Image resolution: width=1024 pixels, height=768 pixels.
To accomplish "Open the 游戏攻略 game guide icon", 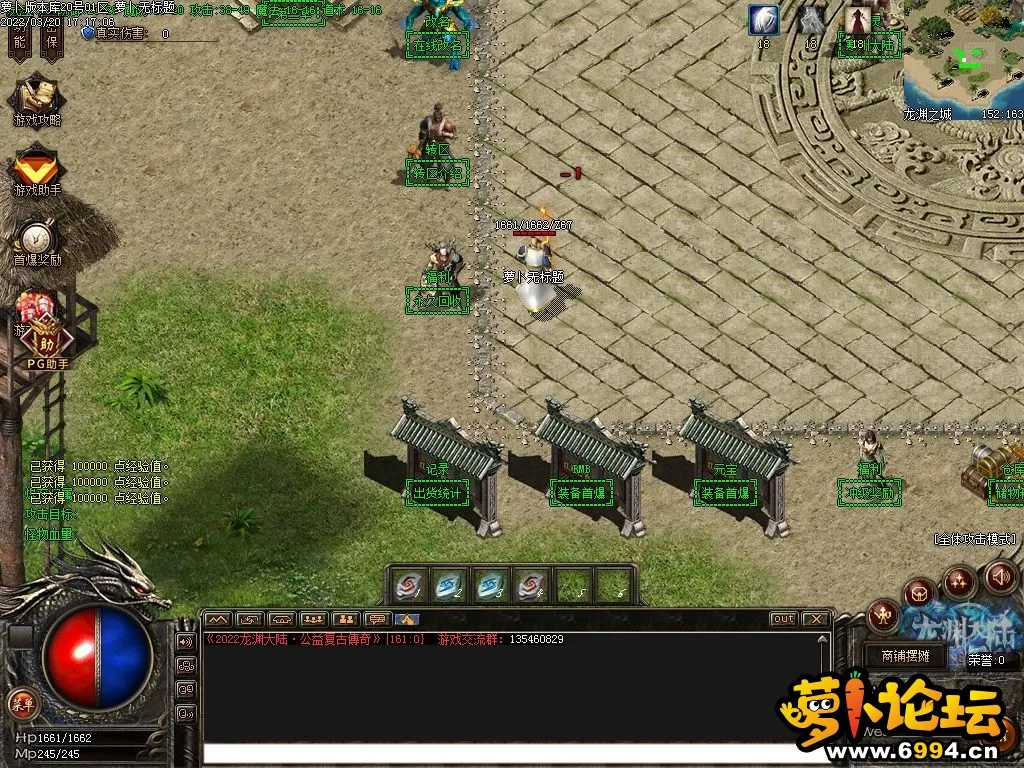I will pos(37,99).
